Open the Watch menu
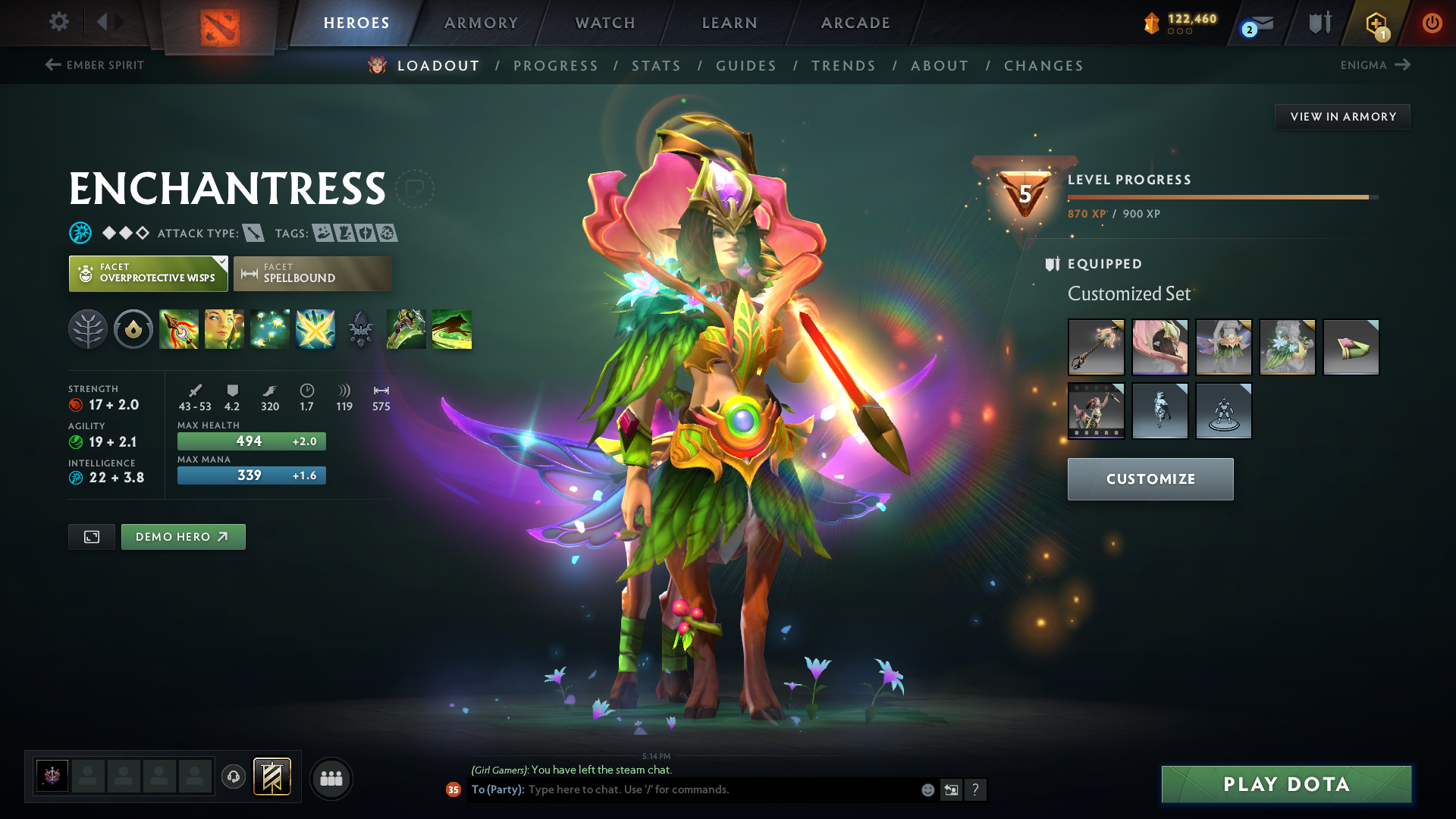 click(x=604, y=23)
